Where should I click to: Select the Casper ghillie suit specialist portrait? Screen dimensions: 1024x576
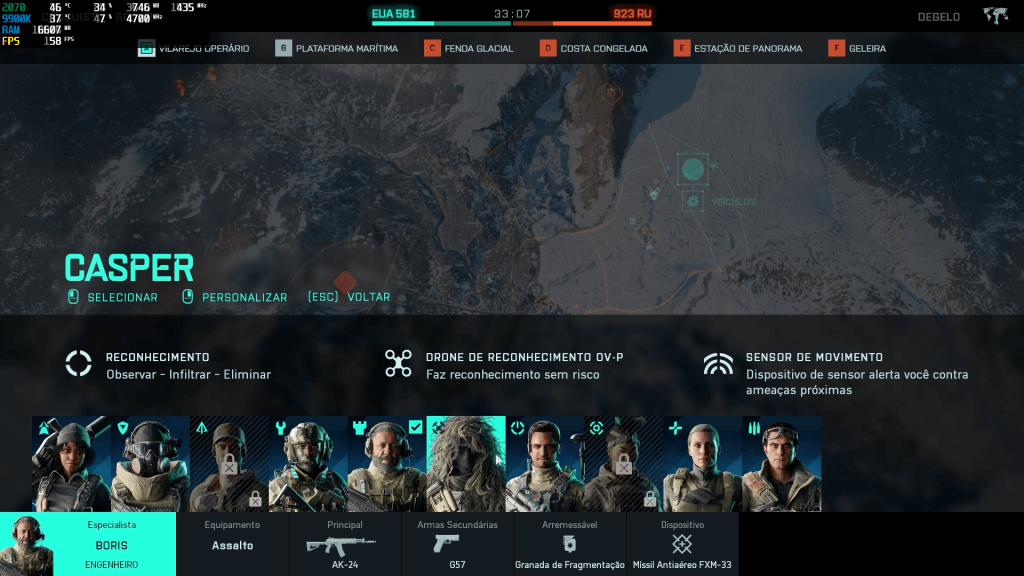pyautogui.click(x=466, y=464)
